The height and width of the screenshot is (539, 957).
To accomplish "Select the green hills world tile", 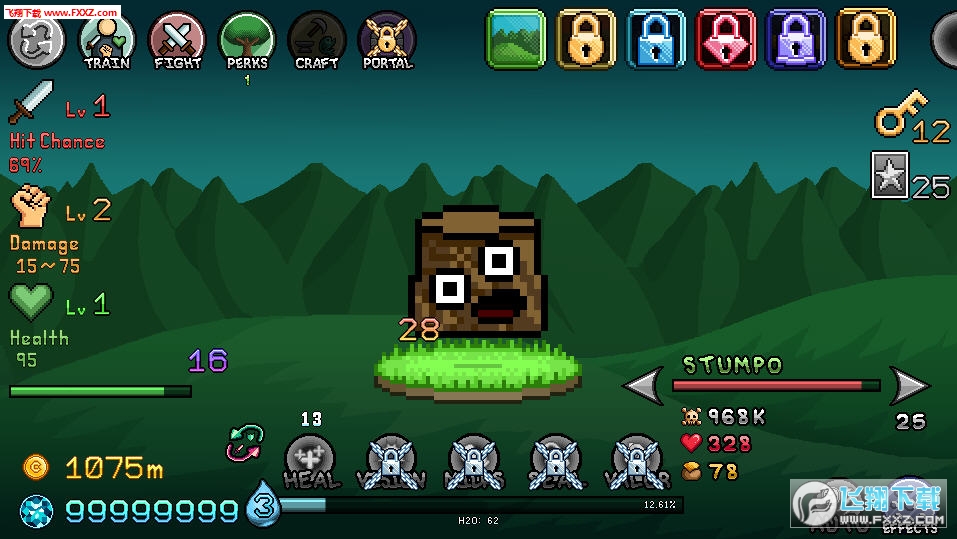I will point(516,40).
